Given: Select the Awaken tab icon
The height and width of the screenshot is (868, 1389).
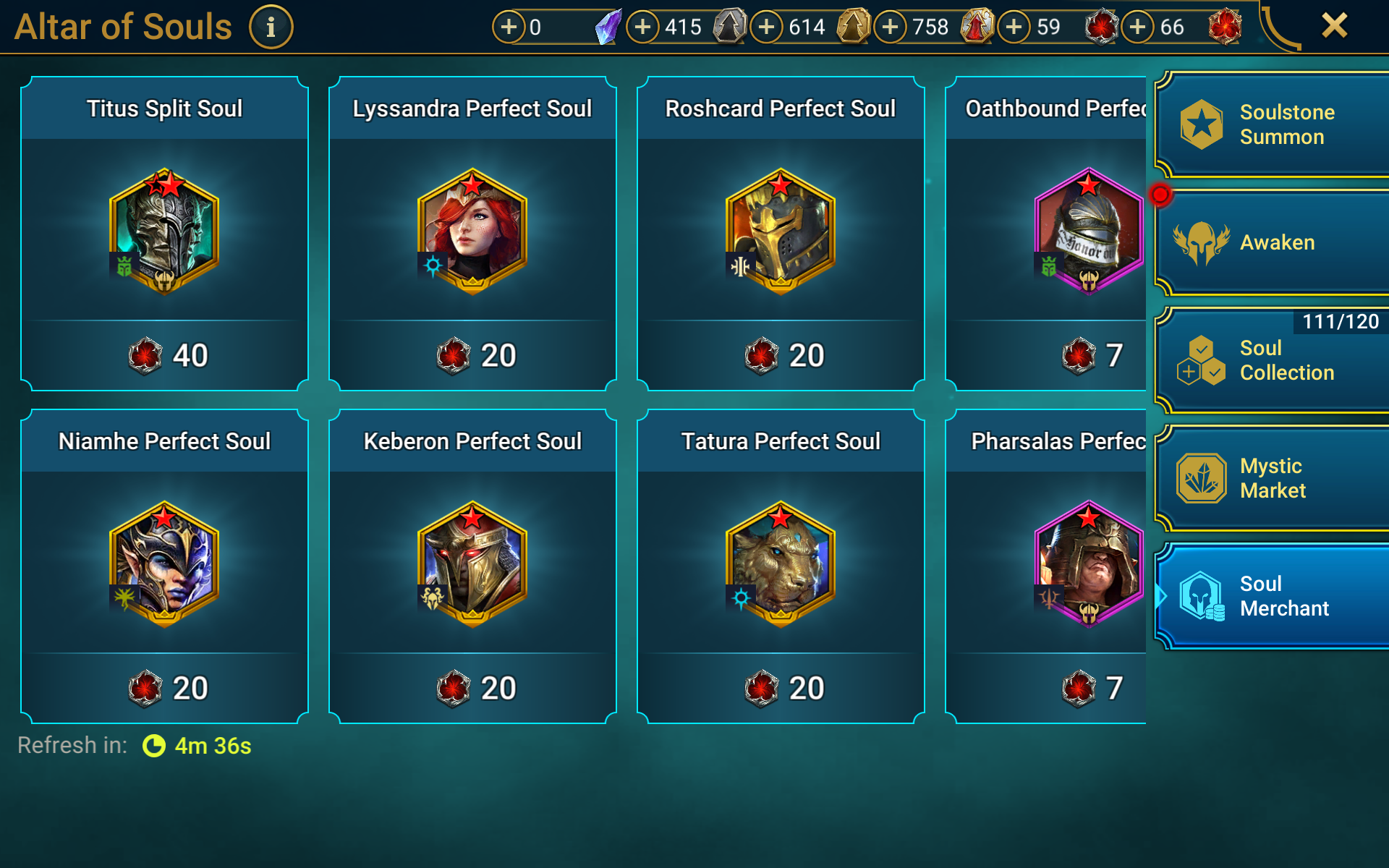Looking at the screenshot, I should [1200, 242].
